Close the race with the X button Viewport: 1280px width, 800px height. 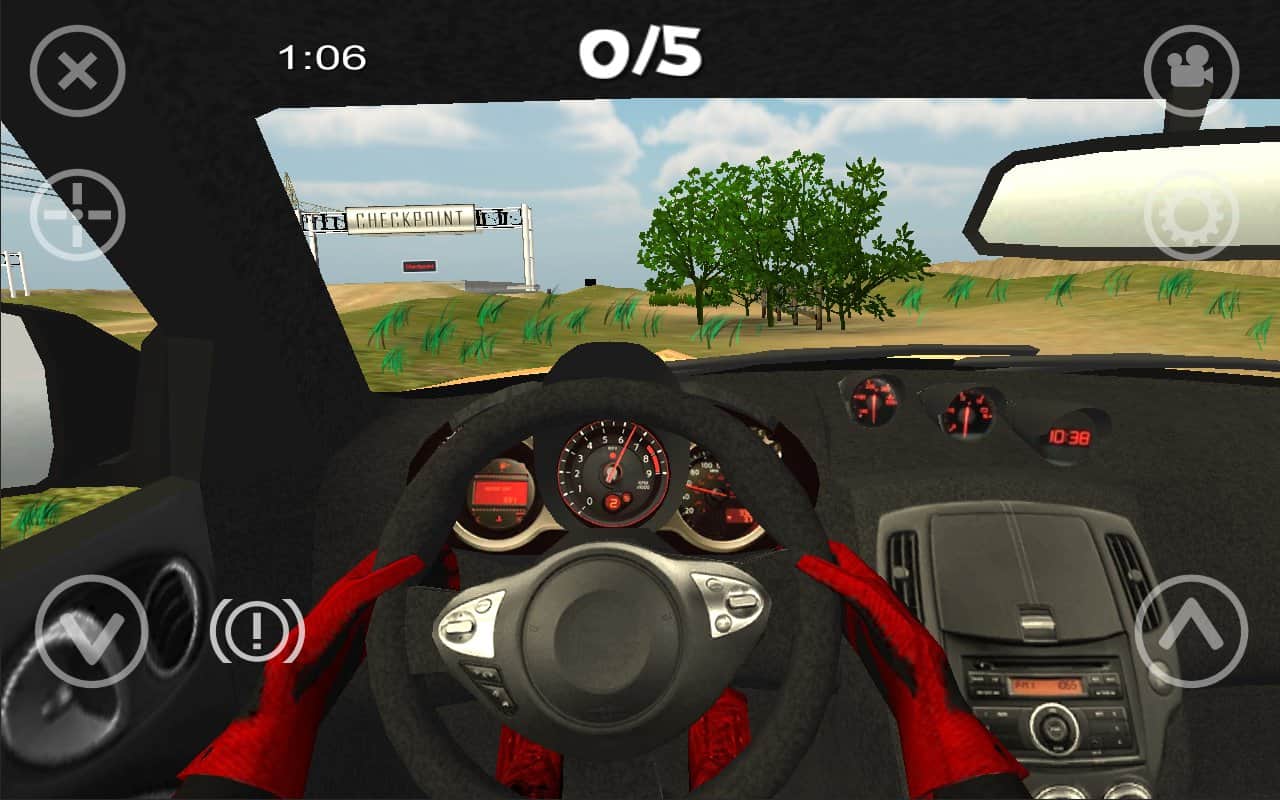point(77,71)
